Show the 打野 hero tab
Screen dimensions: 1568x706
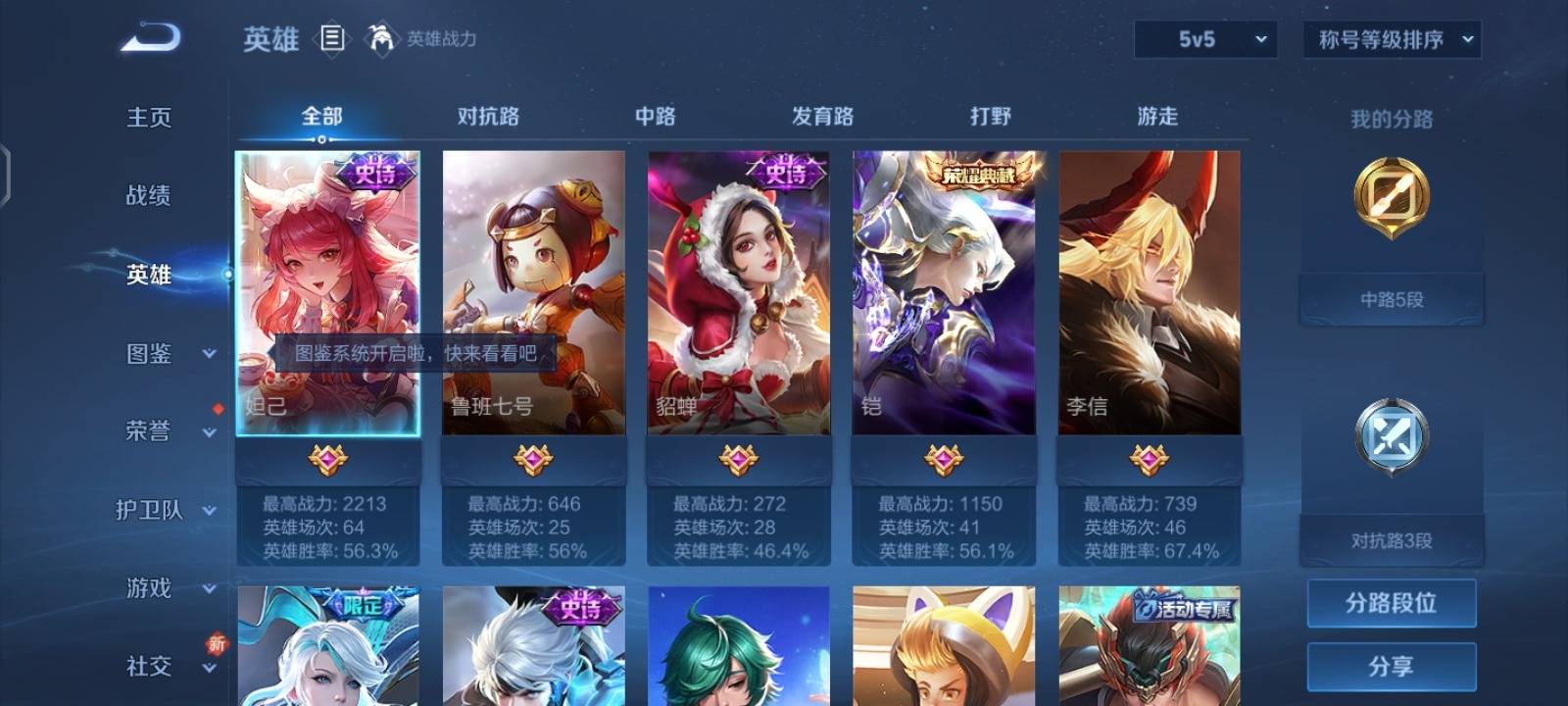click(990, 117)
